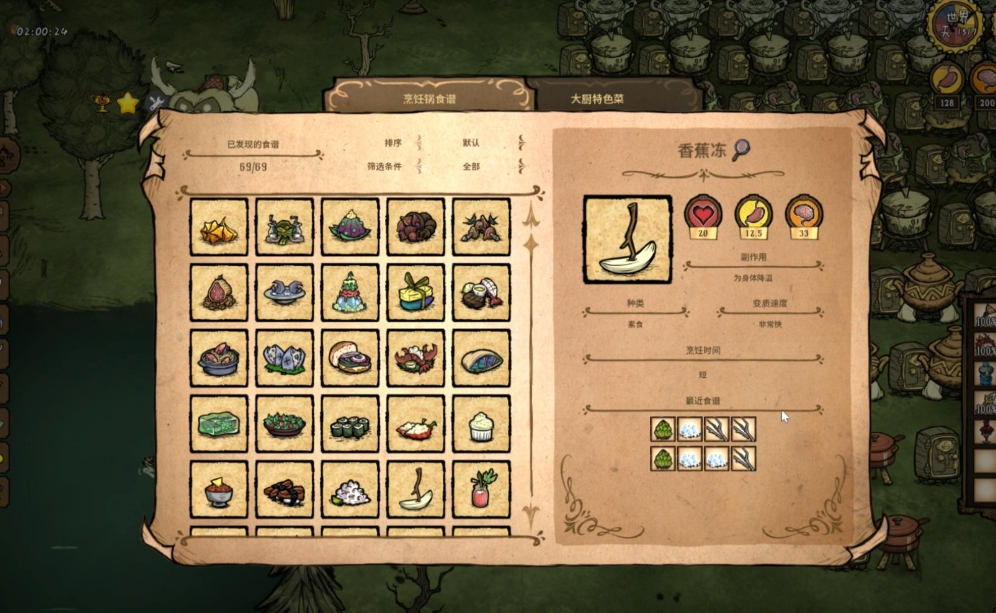The height and width of the screenshot is (613, 996).
Task: Choose the tiered jelly tower recipe
Action: [350, 292]
